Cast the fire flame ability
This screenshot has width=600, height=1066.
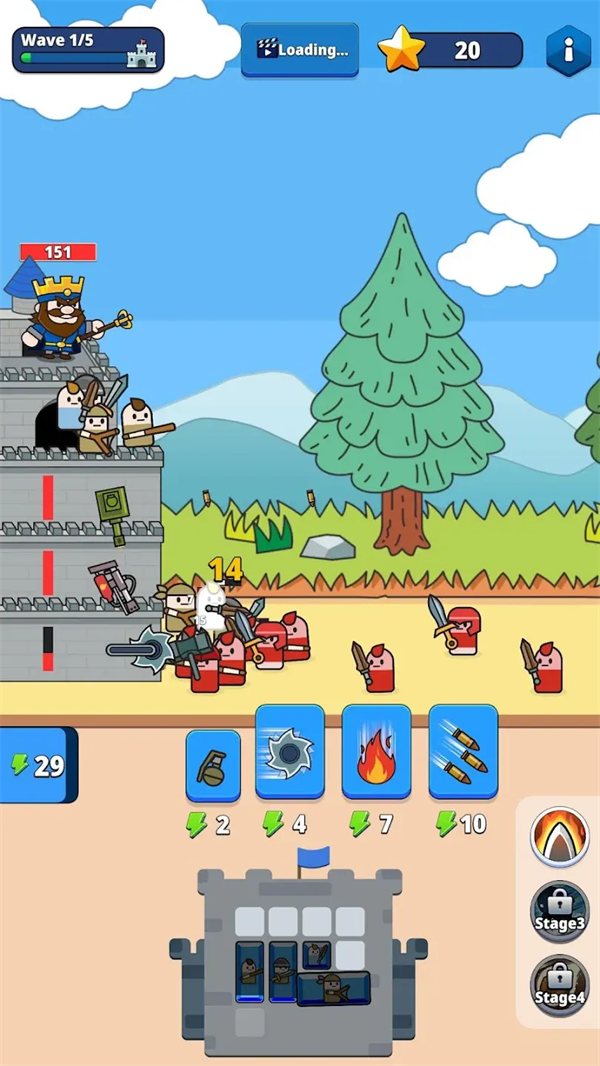tap(376, 751)
